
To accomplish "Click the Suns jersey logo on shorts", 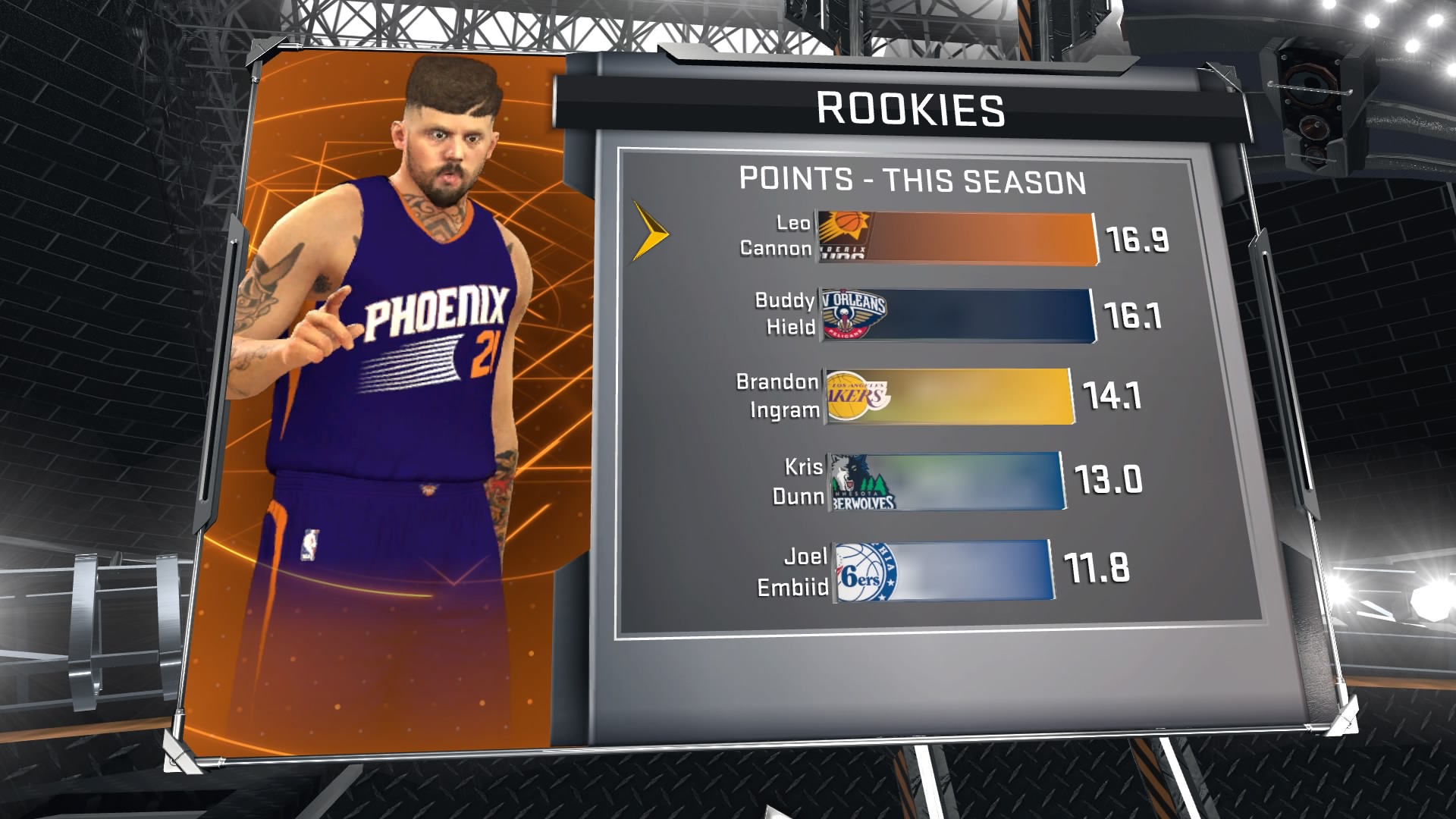I will [427, 488].
